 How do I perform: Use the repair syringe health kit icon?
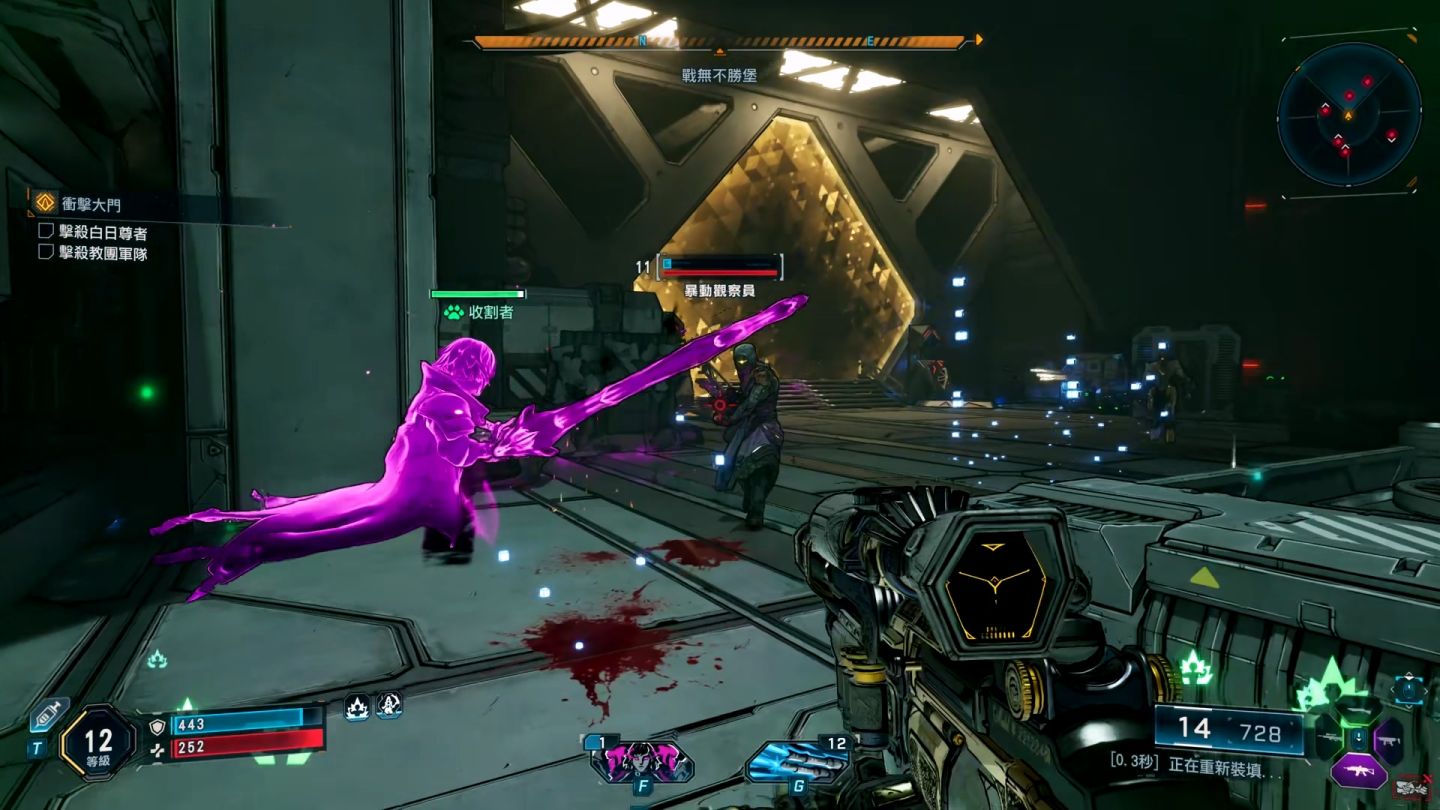(47, 716)
